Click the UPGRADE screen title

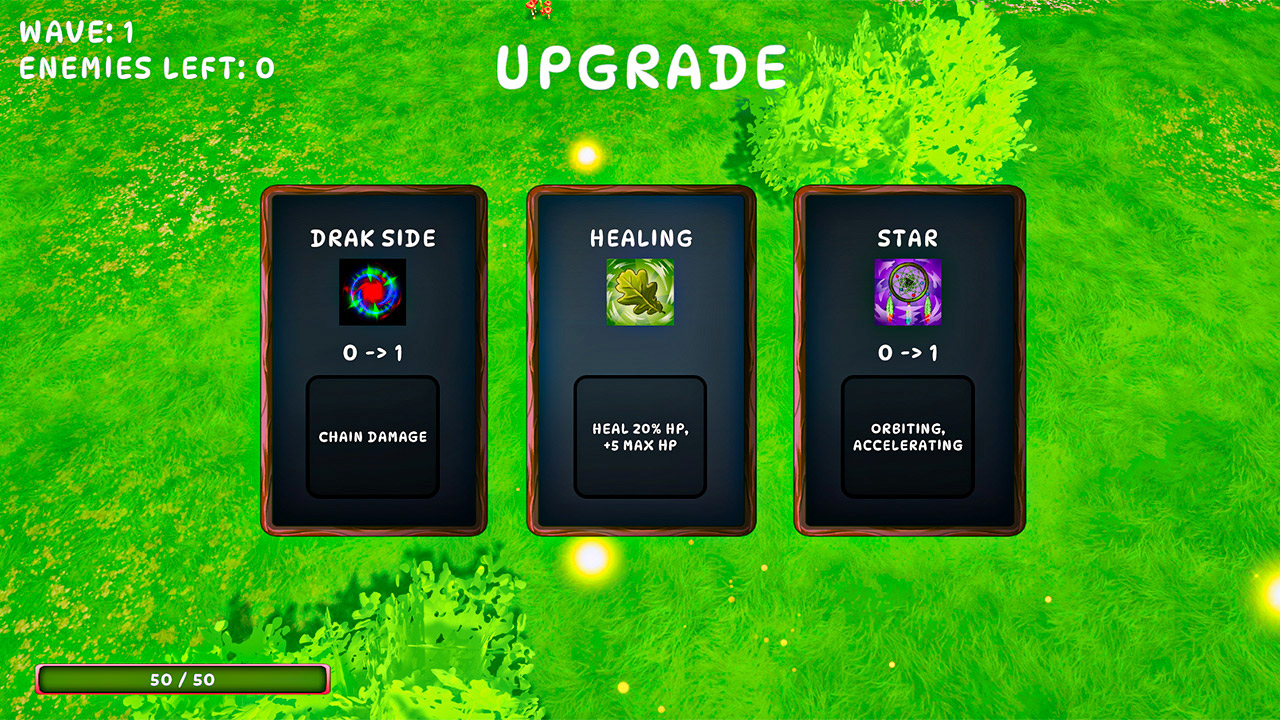640,65
